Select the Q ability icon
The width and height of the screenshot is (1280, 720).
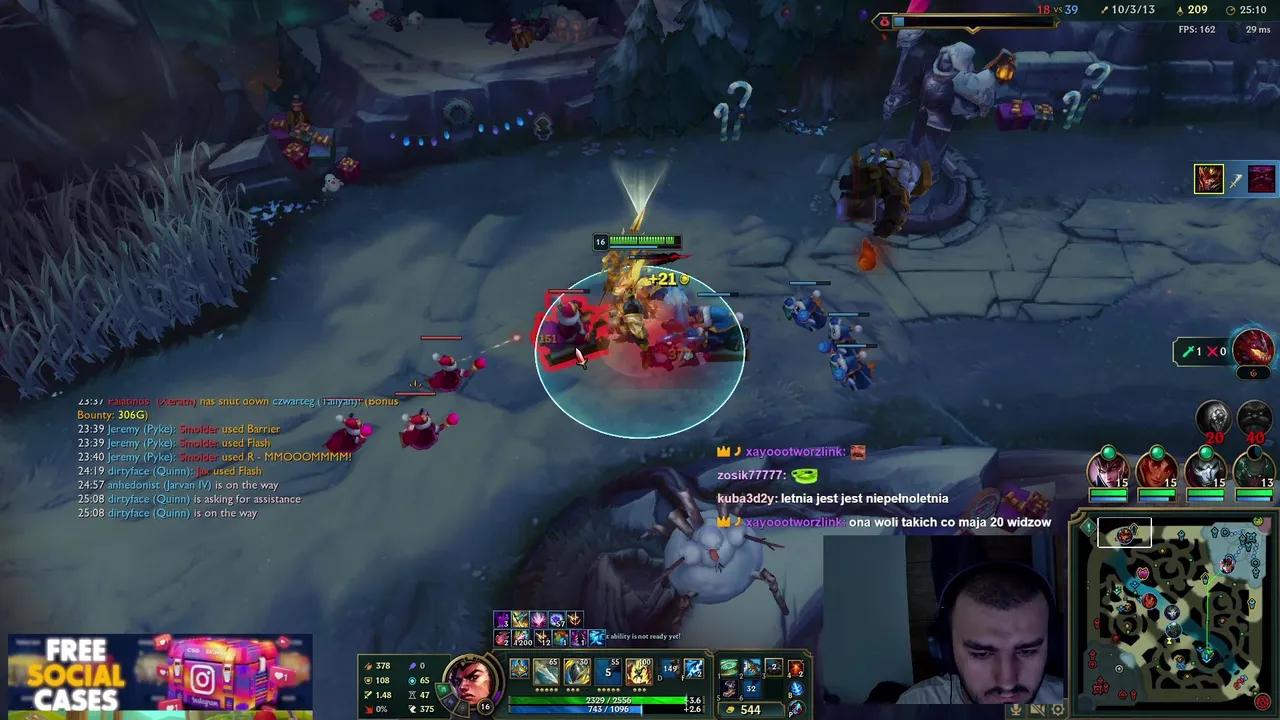click(x=545, y=668)
